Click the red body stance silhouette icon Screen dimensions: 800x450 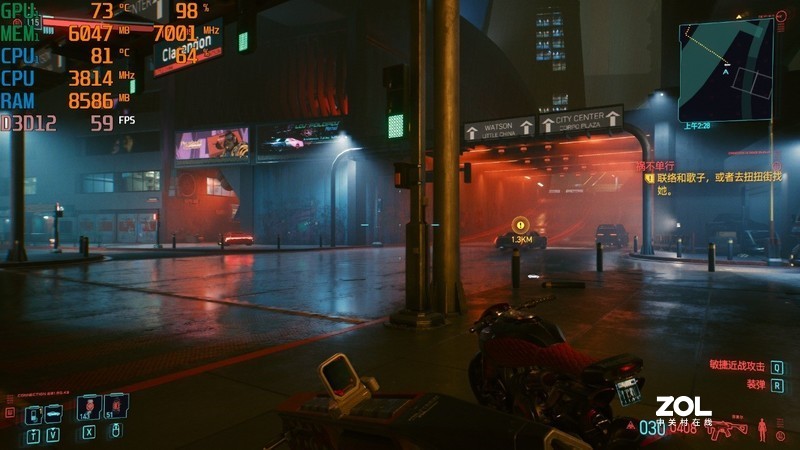click(x=764, y=429)
